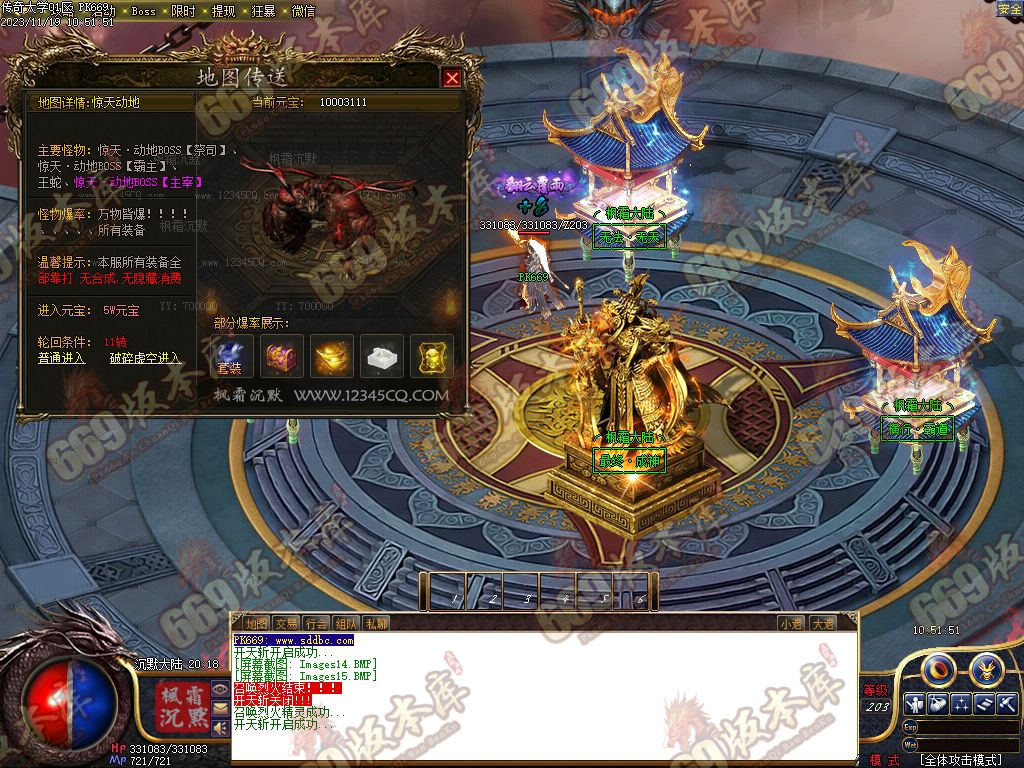
Task: Choose 破碎虚空进入 entry option
Action: (145, 358)
